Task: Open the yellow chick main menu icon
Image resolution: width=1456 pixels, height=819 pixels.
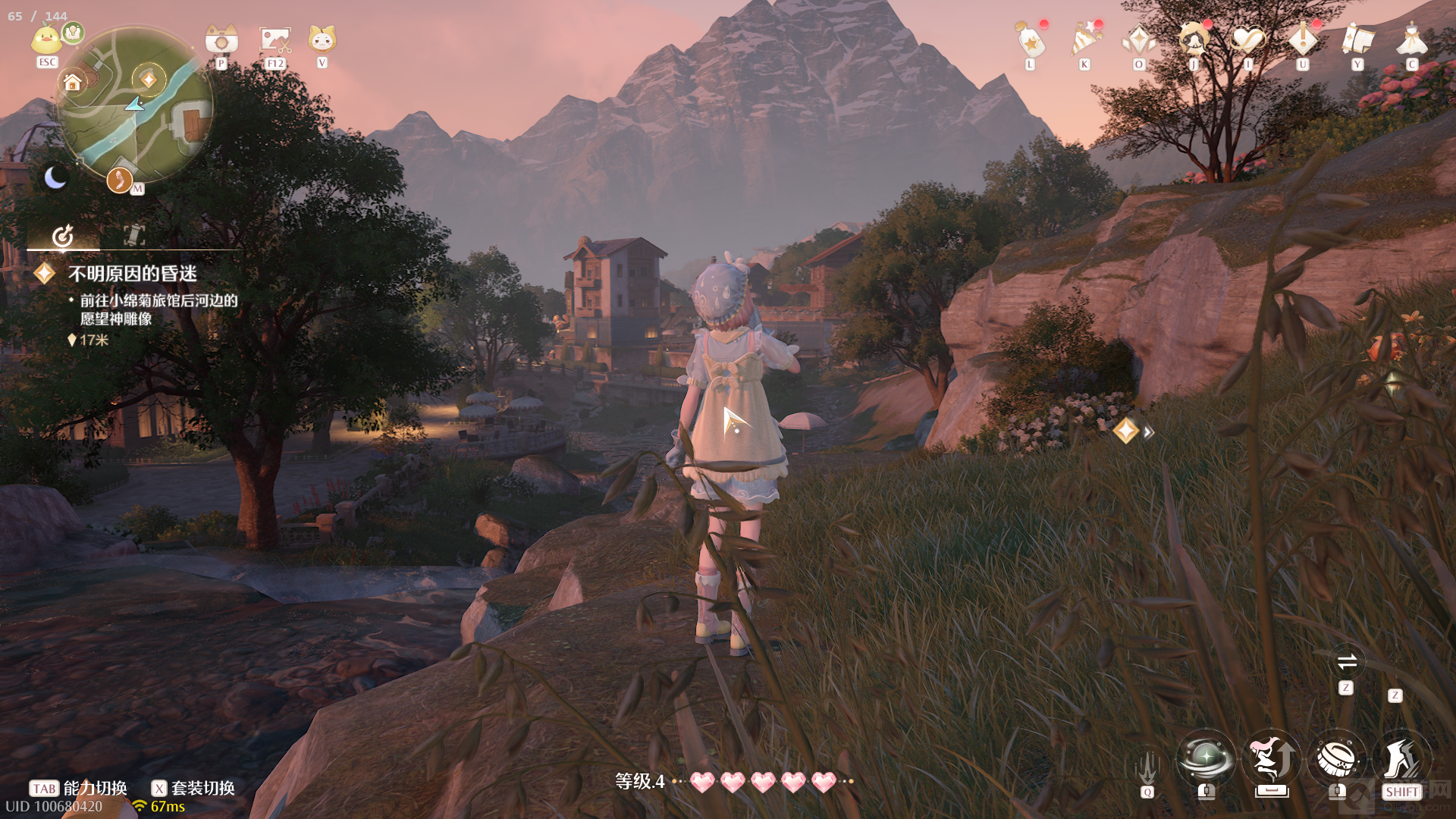Action: tap(46, 39)
